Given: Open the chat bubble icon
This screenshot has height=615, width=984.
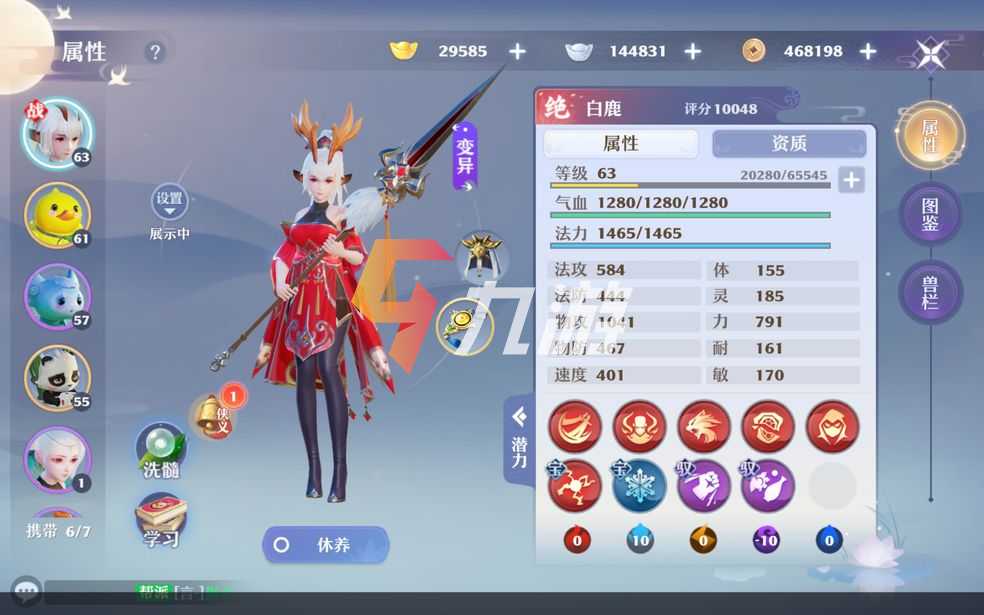Looking at the screenshot, I should point(26,592).
